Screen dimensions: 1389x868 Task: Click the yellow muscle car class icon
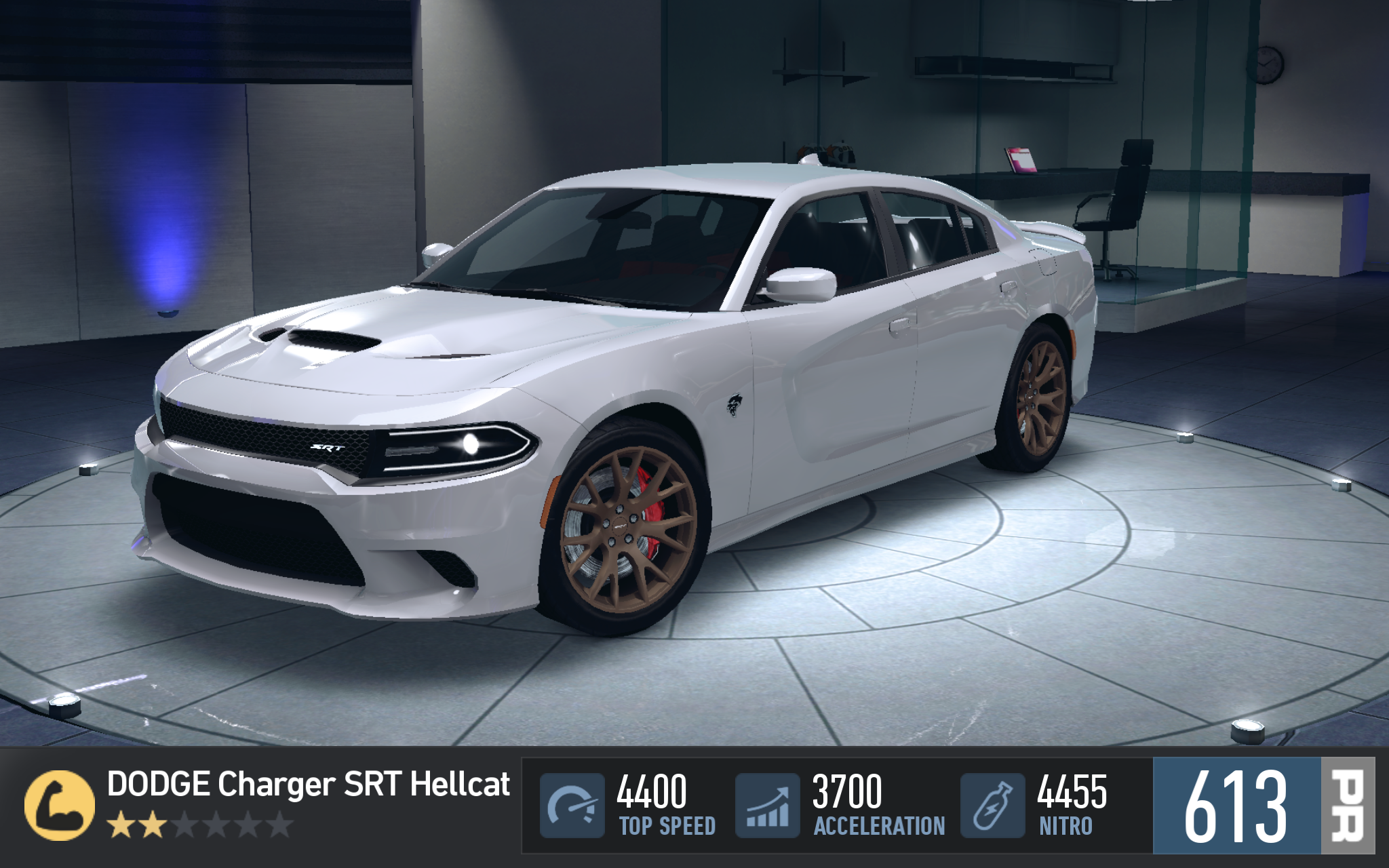pos(59,805)
